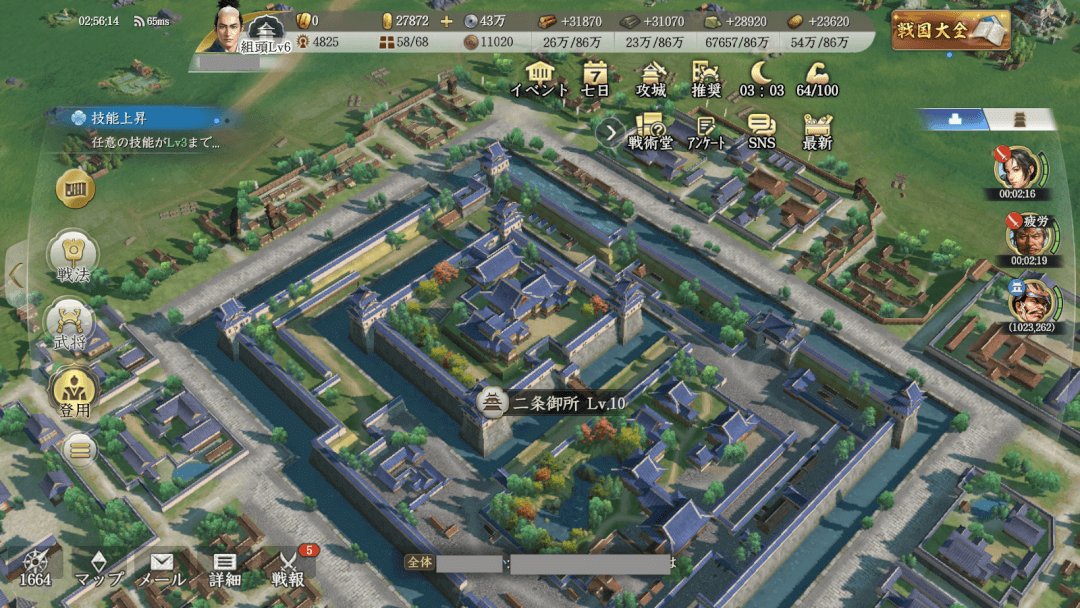This screenshot has width=1080, height=608.
Task: Open the マップ map view
Action: click(99, 569)
